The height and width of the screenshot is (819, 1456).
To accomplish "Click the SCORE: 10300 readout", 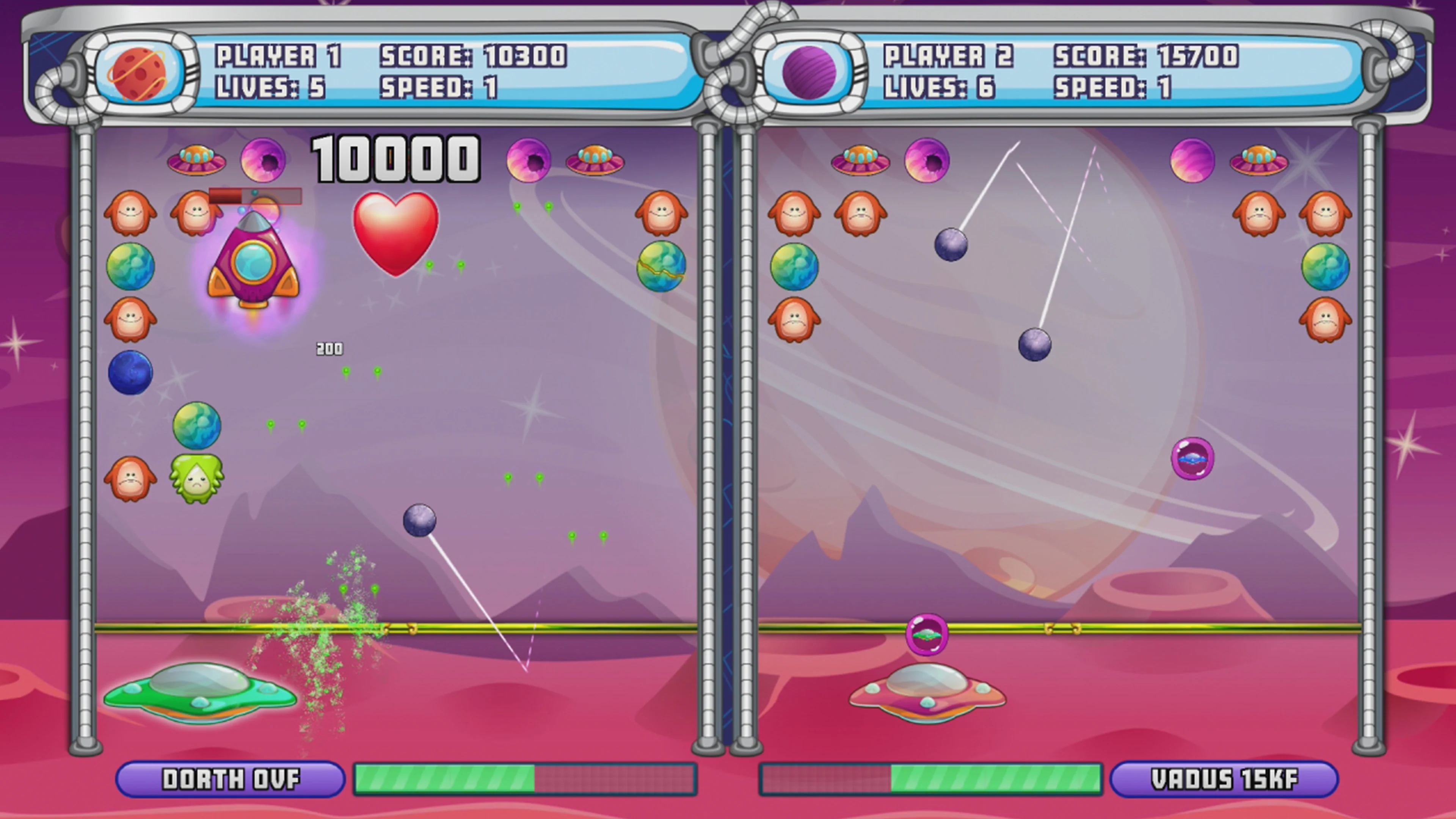I will (x=474, y=56).
